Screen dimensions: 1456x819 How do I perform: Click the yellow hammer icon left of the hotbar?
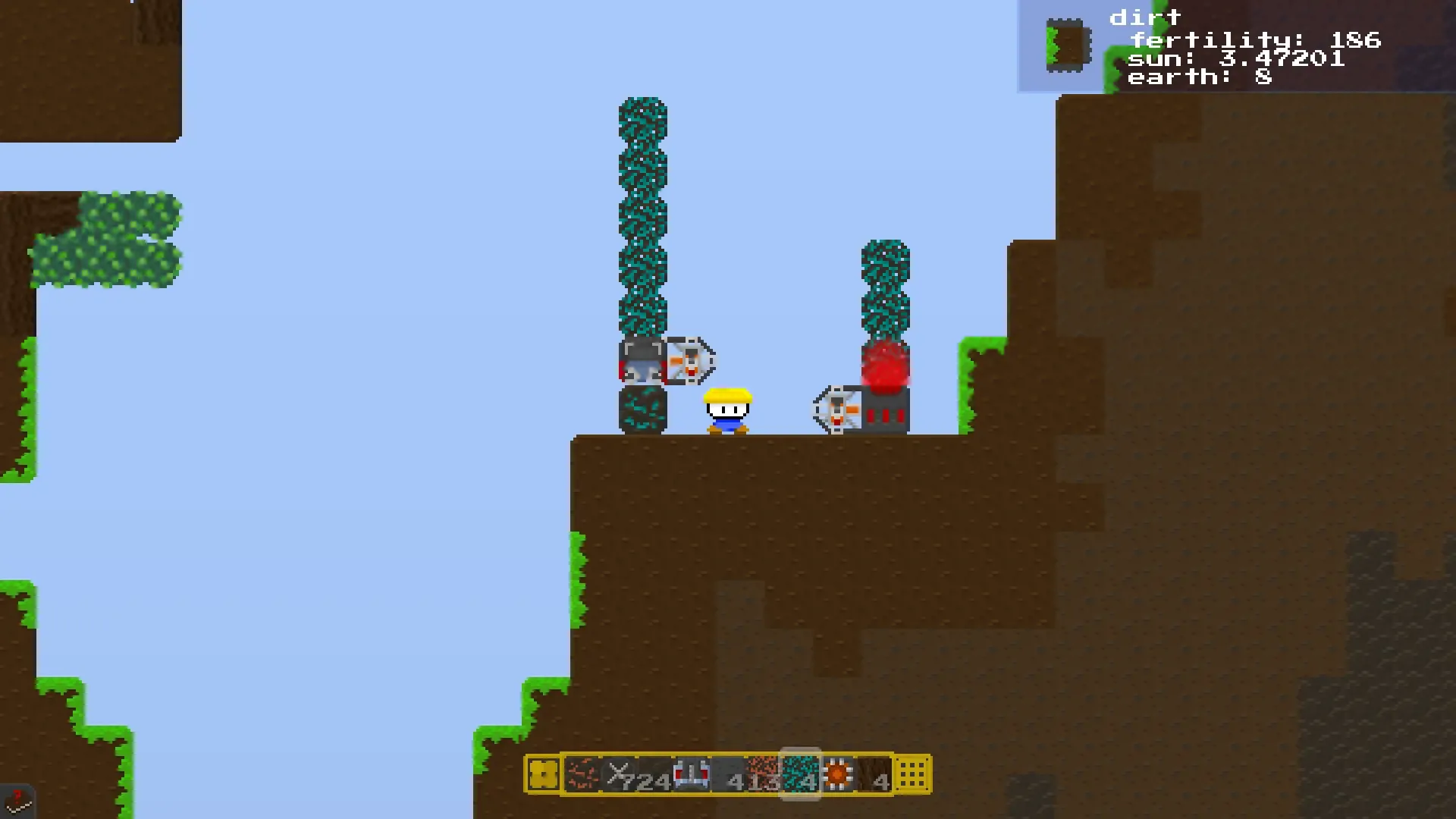[544, 775]
